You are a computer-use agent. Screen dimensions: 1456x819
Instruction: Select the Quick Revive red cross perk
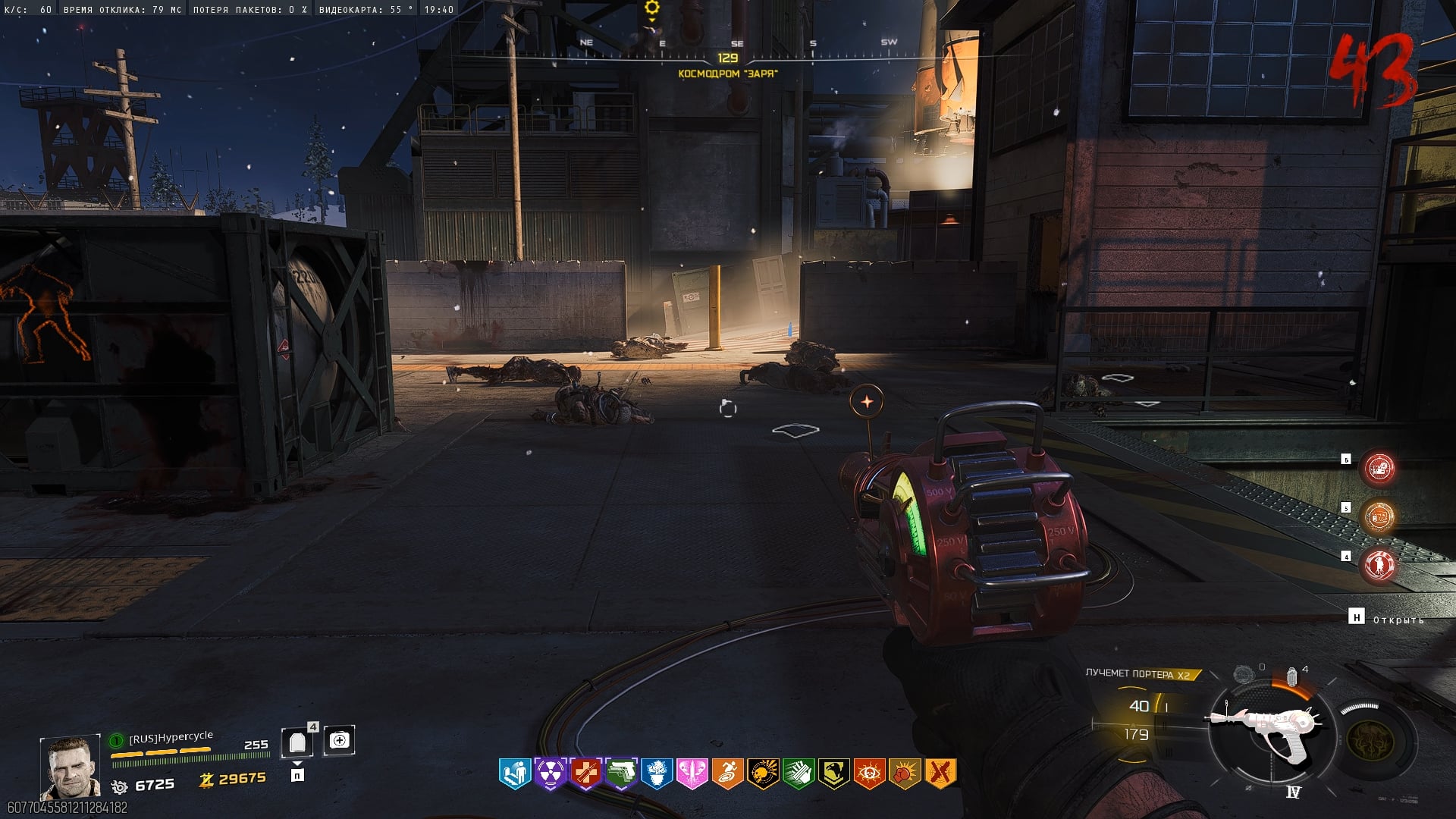click(x=586, y=773)
